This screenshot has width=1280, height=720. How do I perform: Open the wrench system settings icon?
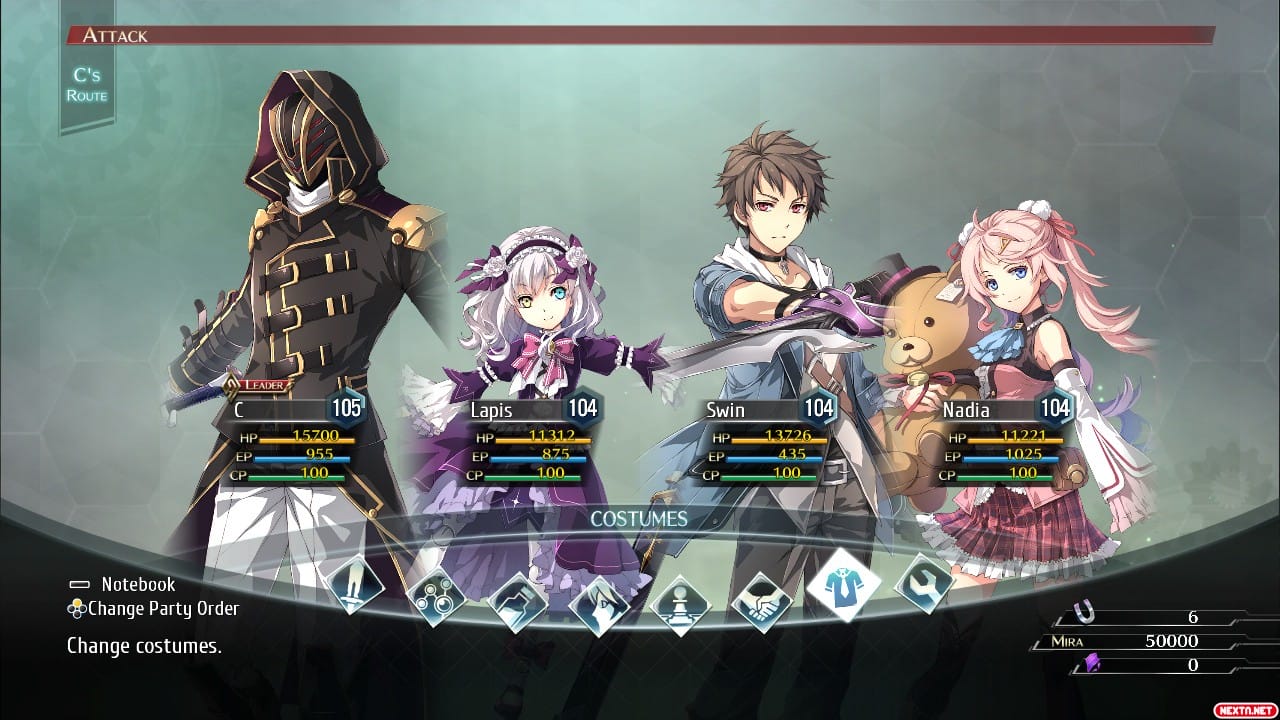[x=924, y=584]
